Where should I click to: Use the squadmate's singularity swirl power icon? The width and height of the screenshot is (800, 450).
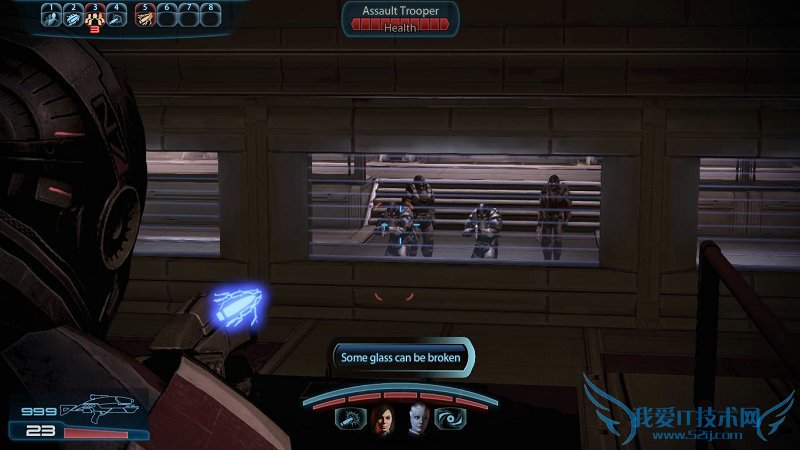tap(450, 420)
